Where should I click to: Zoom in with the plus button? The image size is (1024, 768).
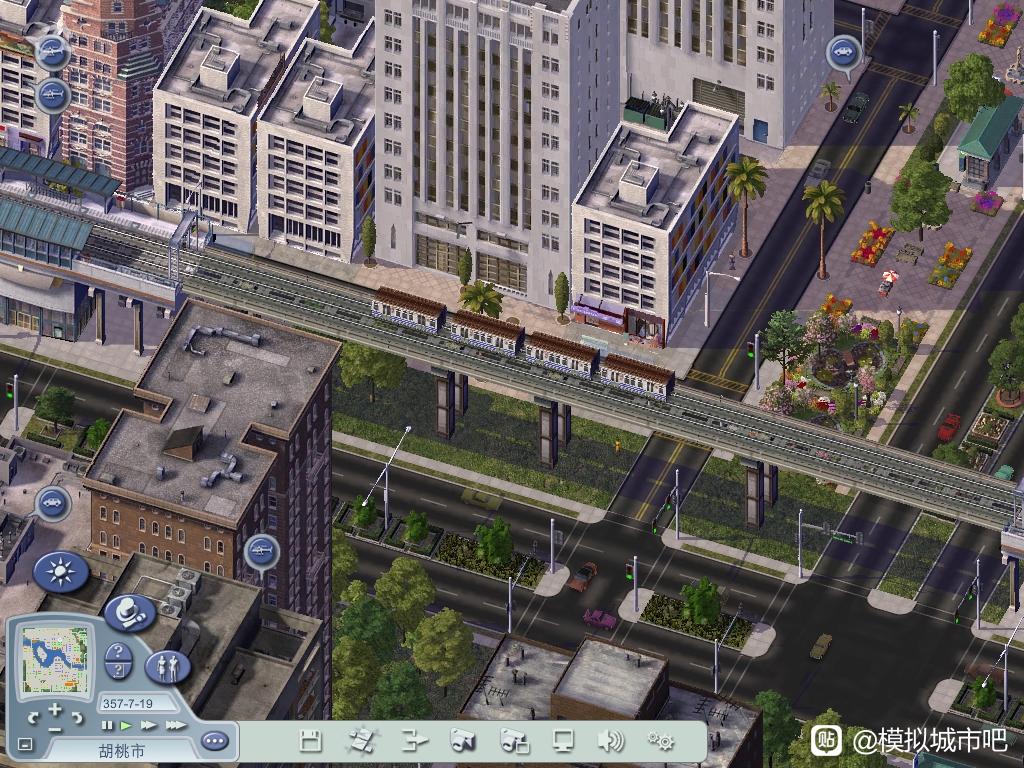(x=55, y=710)
